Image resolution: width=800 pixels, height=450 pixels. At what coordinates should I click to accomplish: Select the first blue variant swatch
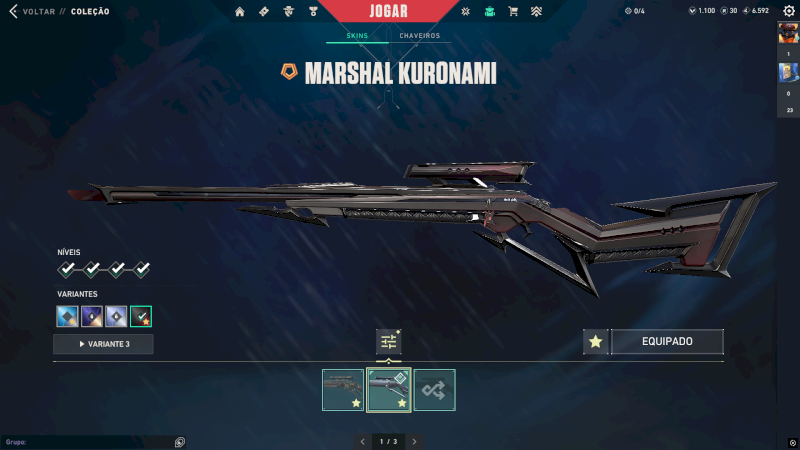pos(67,317)
